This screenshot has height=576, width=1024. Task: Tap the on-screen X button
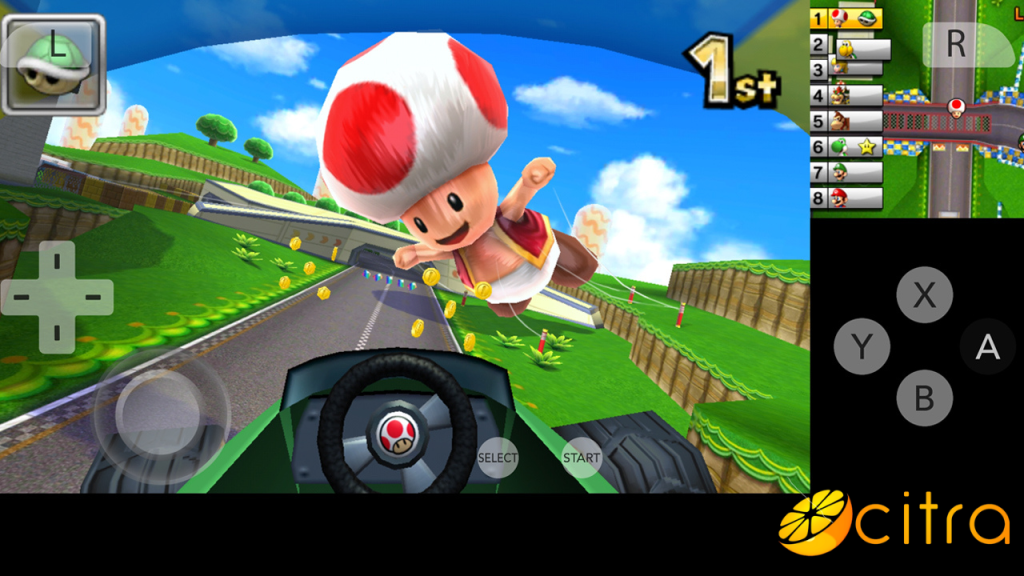[x=924, y=296]
